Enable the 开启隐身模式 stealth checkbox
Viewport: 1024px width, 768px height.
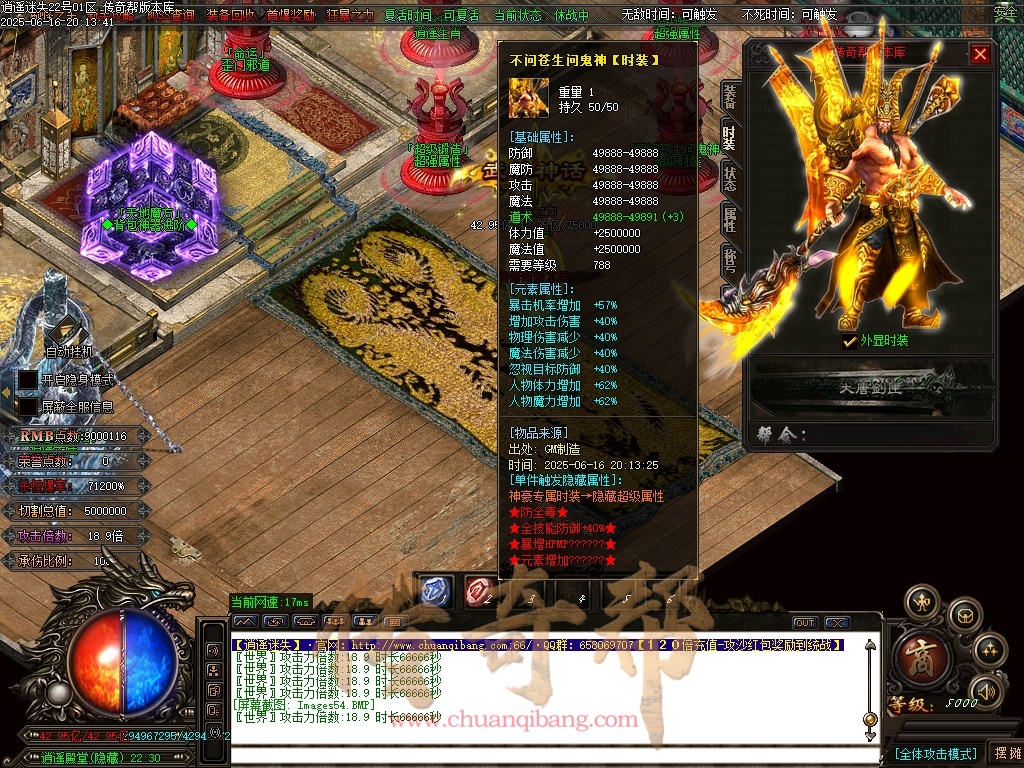[28, 380]
